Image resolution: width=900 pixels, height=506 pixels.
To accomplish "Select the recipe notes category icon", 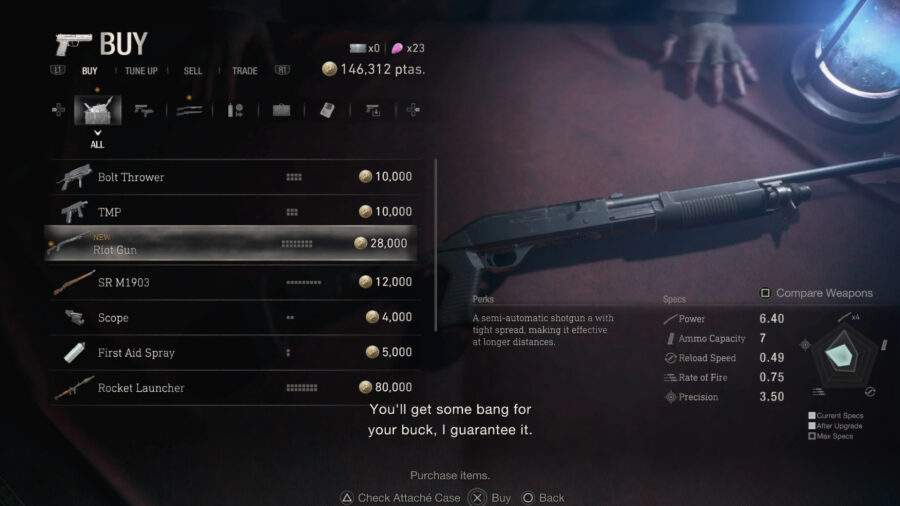I will point(327,110).
